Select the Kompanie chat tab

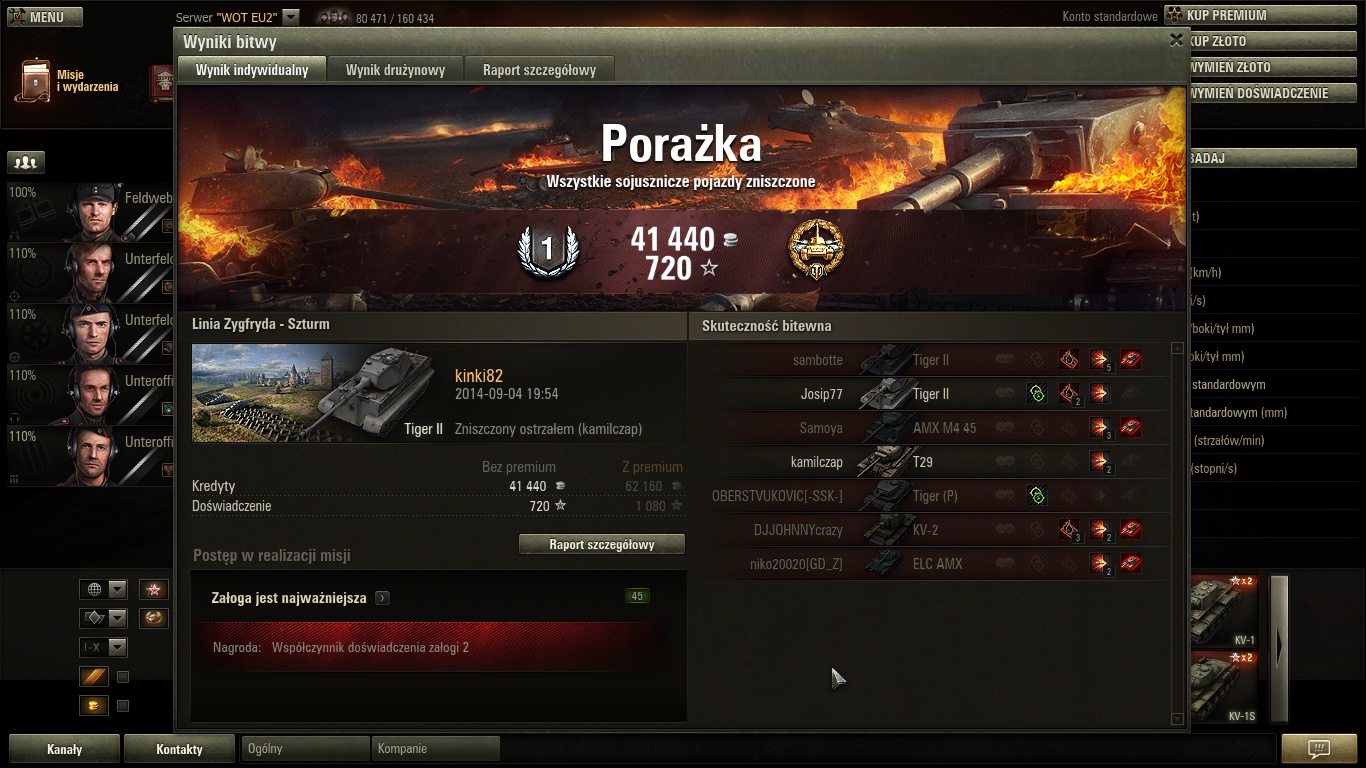coord(435,748)
